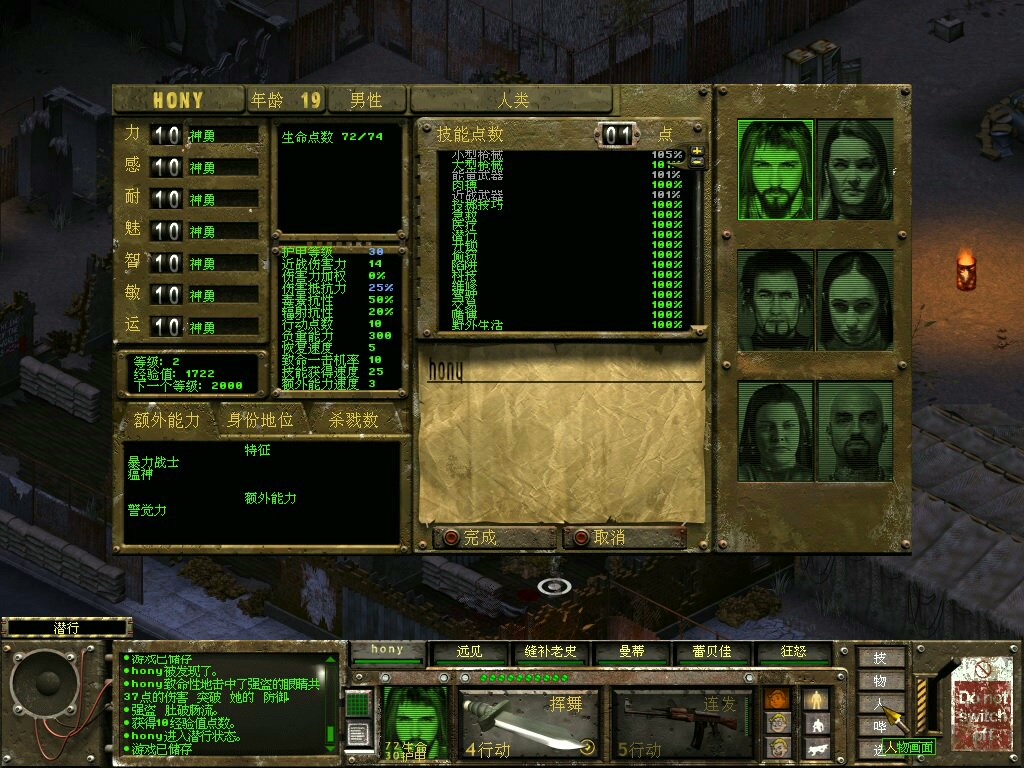Viewport: 1024px width, 768px height.
Task: Open the 技 skills menu button
Action: click(880, 658)
